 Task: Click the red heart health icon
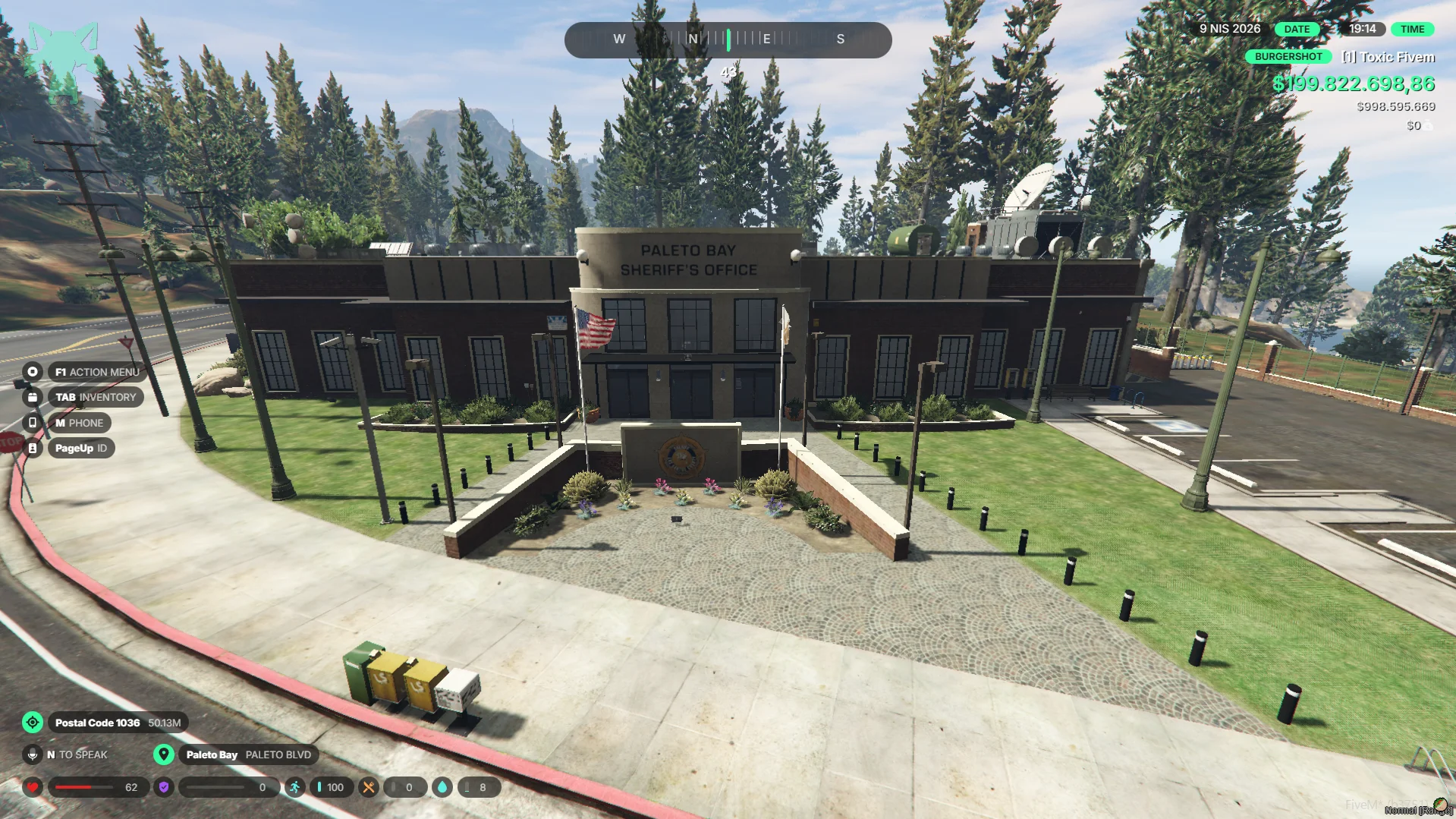[33, 787]
